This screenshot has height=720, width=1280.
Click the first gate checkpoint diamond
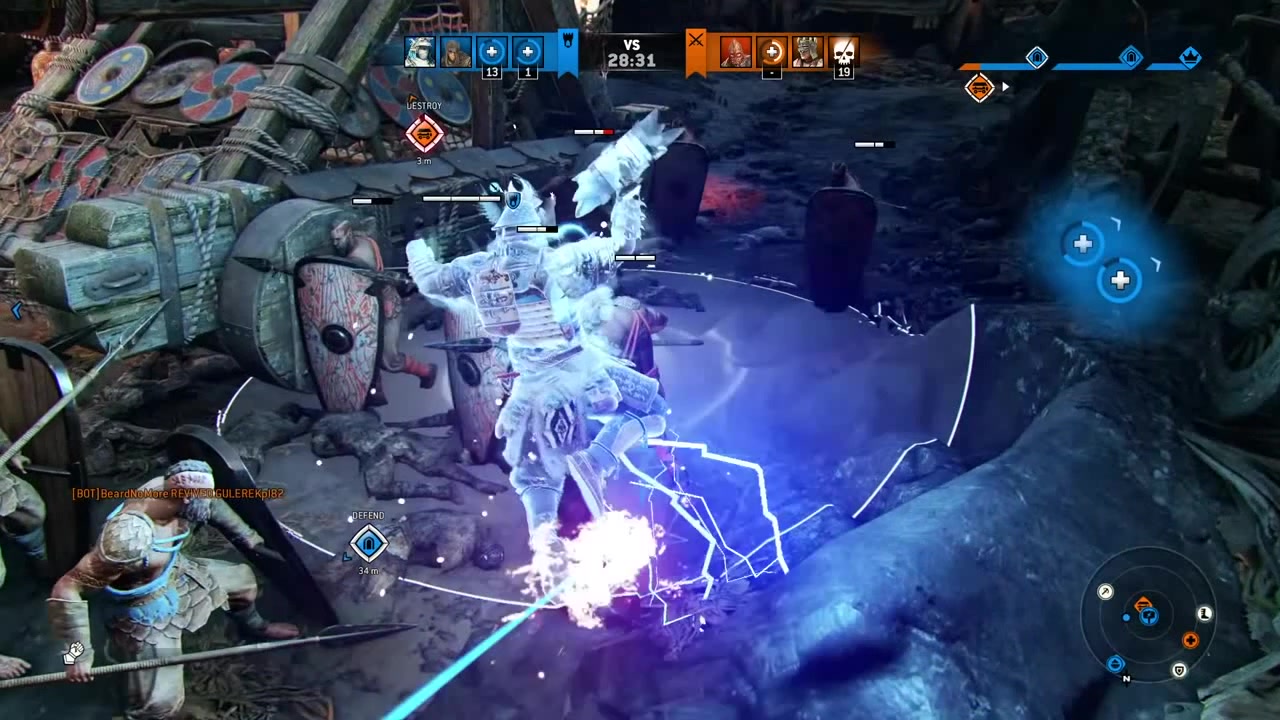(x=1037, y=57)
